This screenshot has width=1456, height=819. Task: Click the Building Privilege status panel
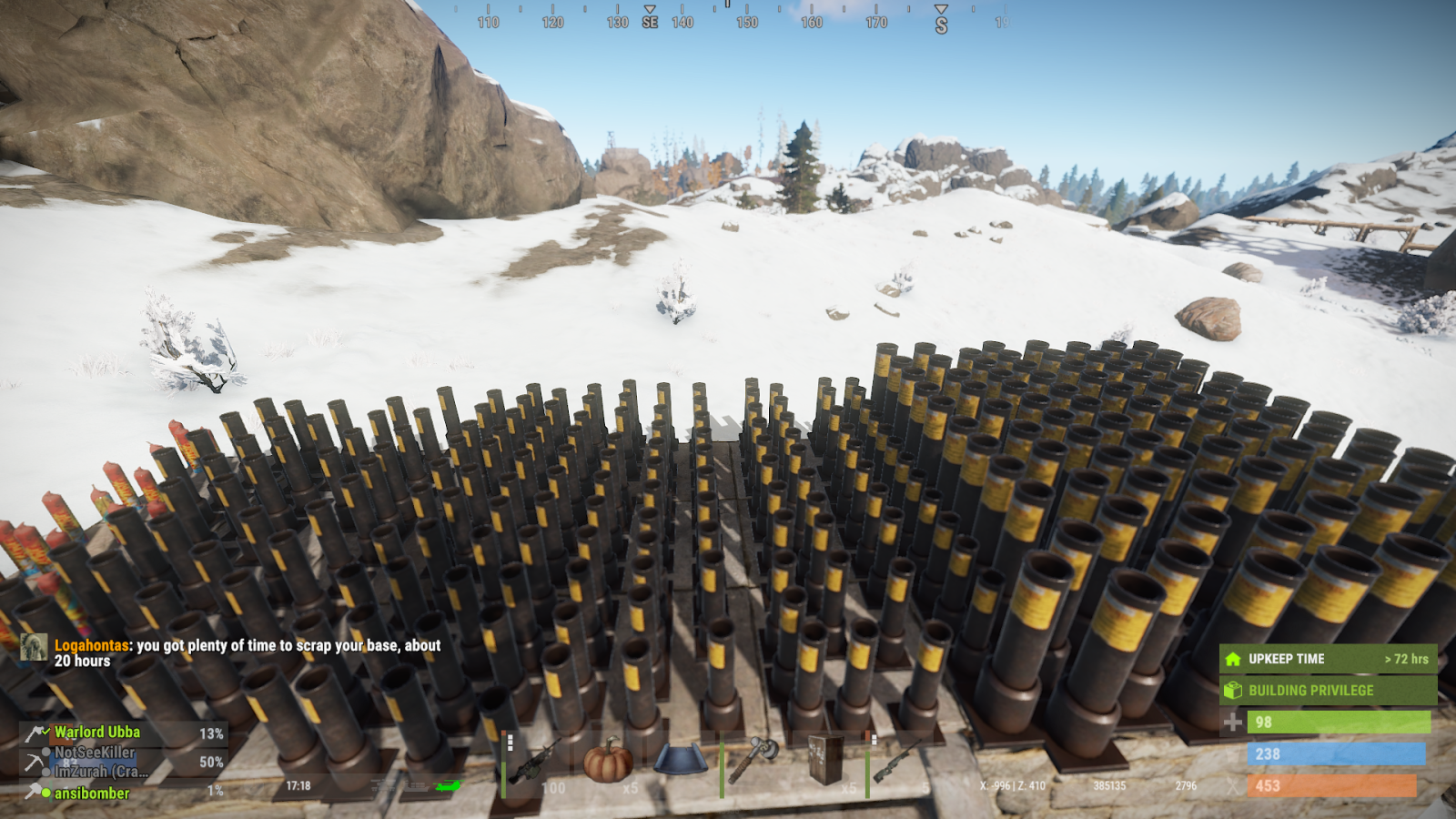(x=1328, y=691)
